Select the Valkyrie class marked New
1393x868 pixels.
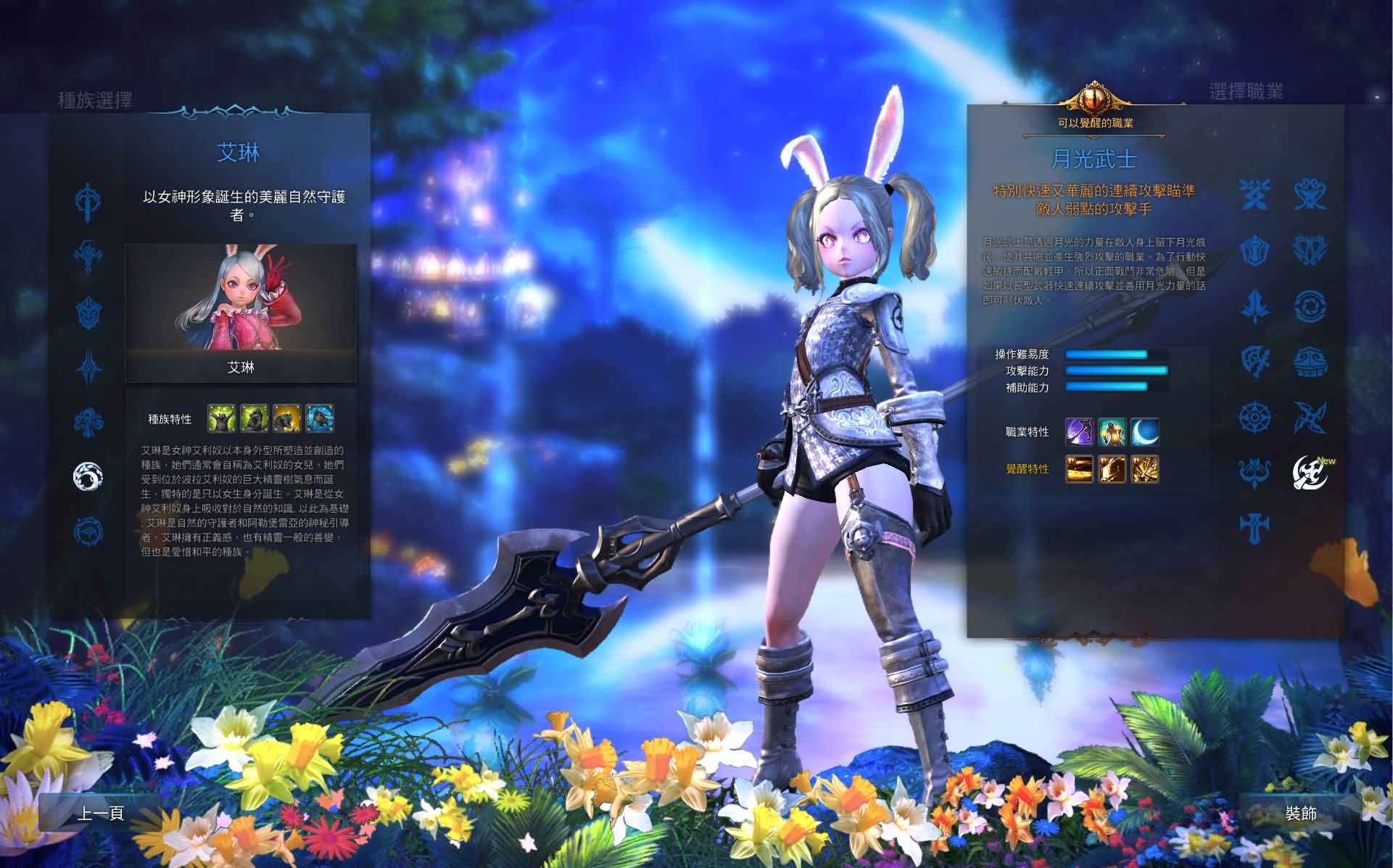1309,473
